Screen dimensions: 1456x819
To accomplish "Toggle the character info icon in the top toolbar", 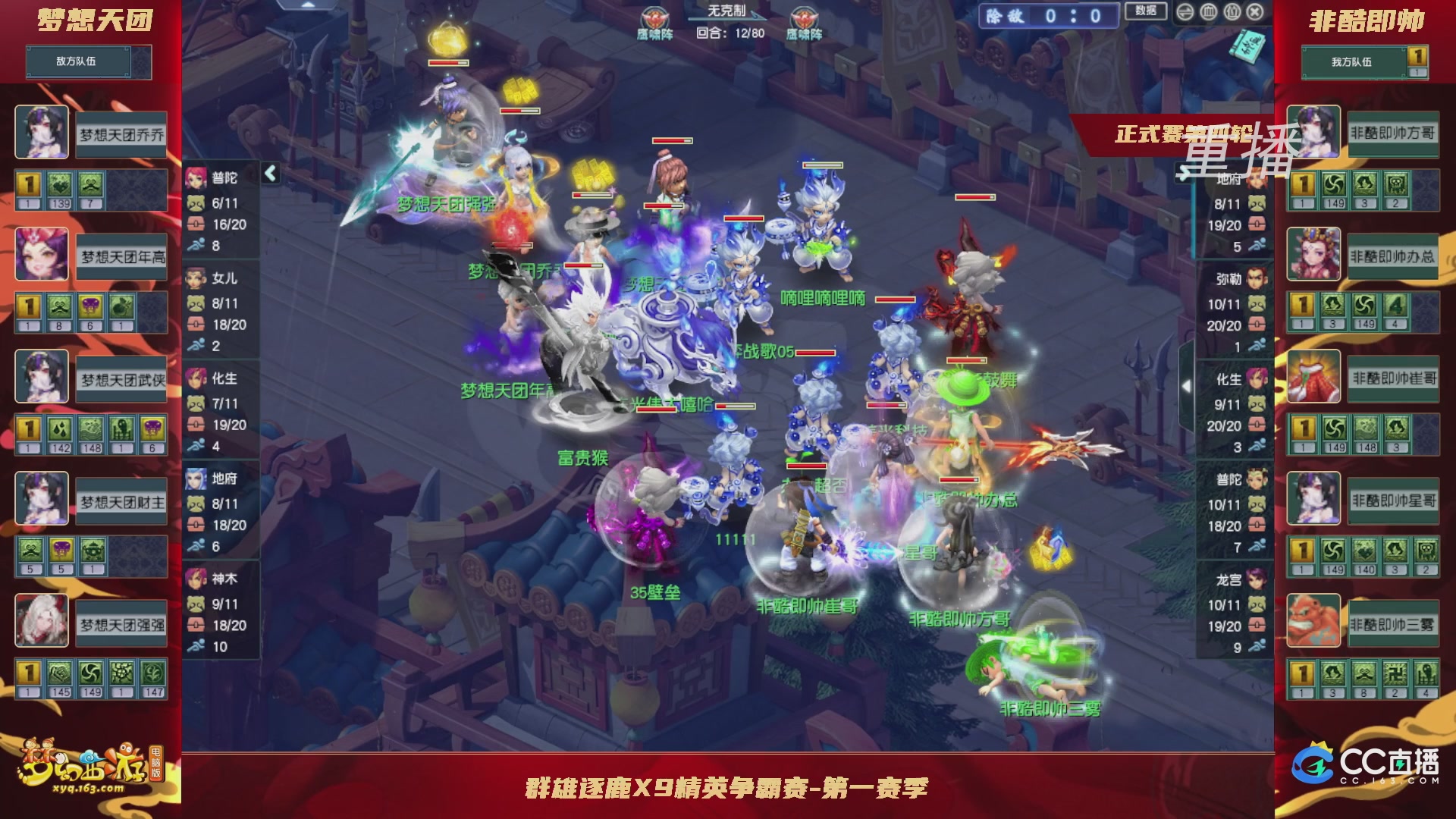I will coord(1232,12).
